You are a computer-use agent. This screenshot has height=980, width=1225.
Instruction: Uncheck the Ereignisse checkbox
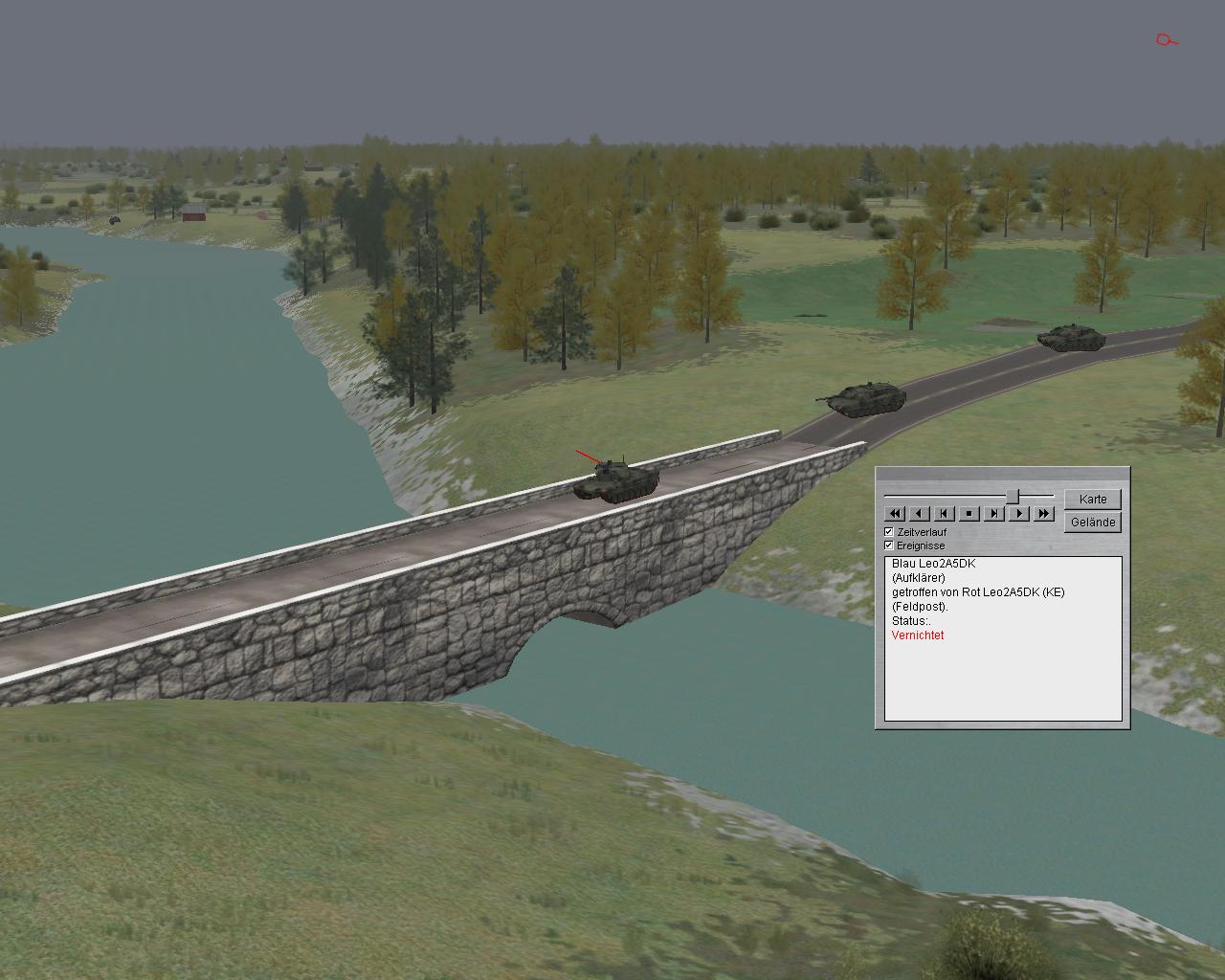(889, 545)
